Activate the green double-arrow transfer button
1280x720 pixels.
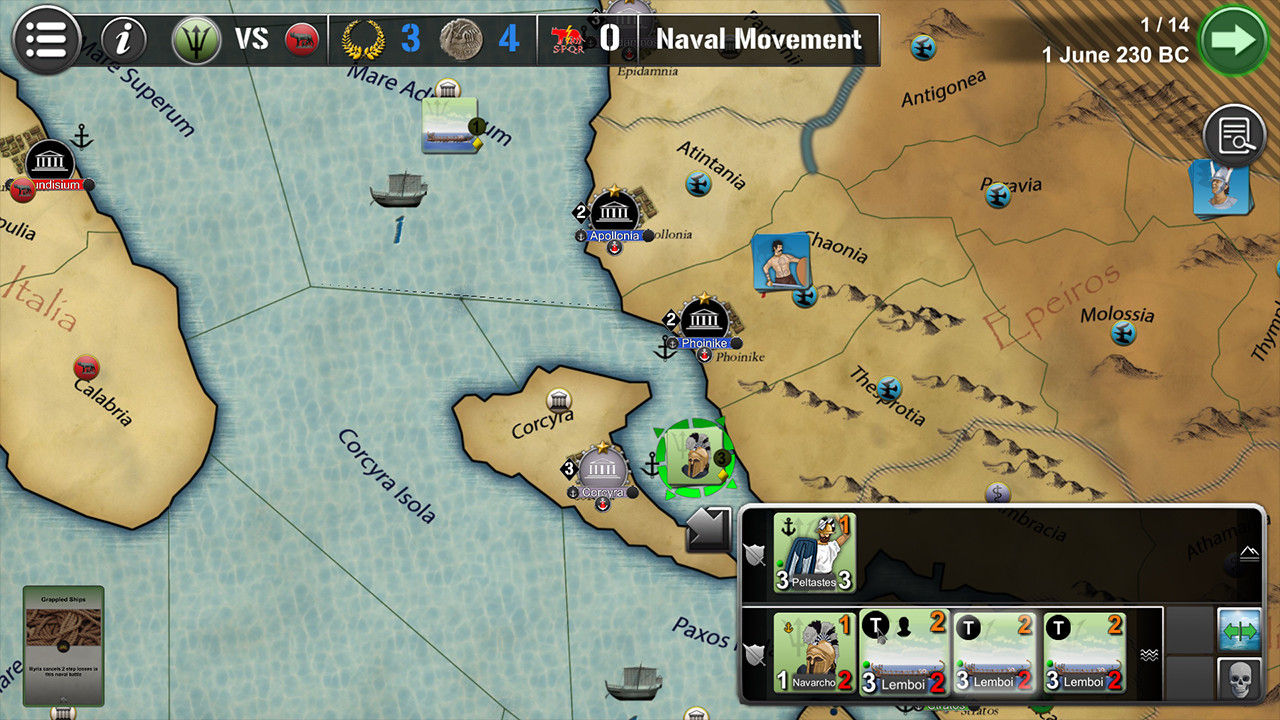1239,631
